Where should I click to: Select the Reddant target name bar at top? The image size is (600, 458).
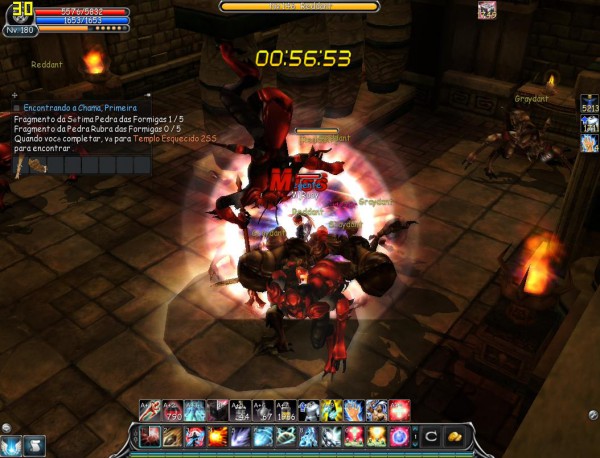point(300,6)
